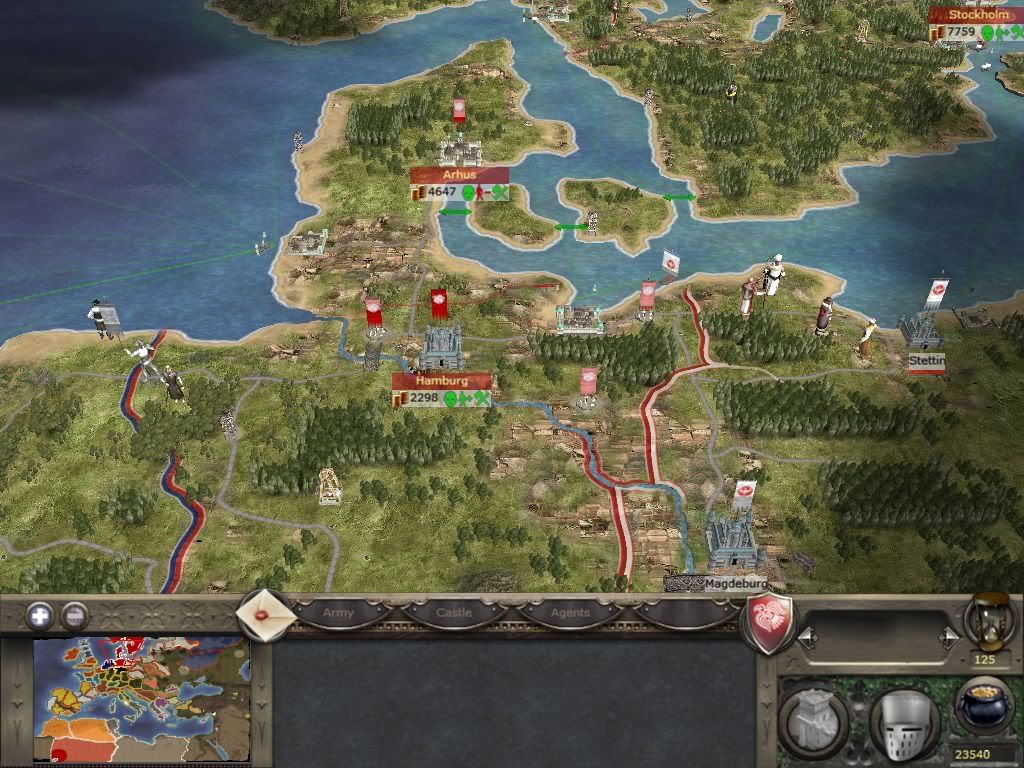Select the next item with right arrow
Image resolution: width=1024 pixels, height=768 pixels.
point(946,636)
